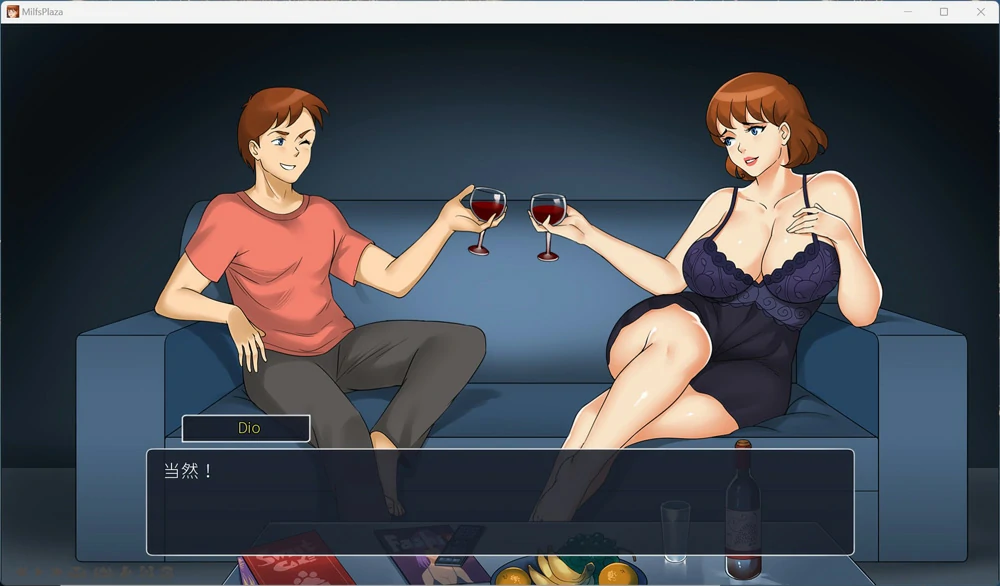This screenshot has width=1000, height=586.
Task: Advance the dialogue text box
Action: click(500, 502)
